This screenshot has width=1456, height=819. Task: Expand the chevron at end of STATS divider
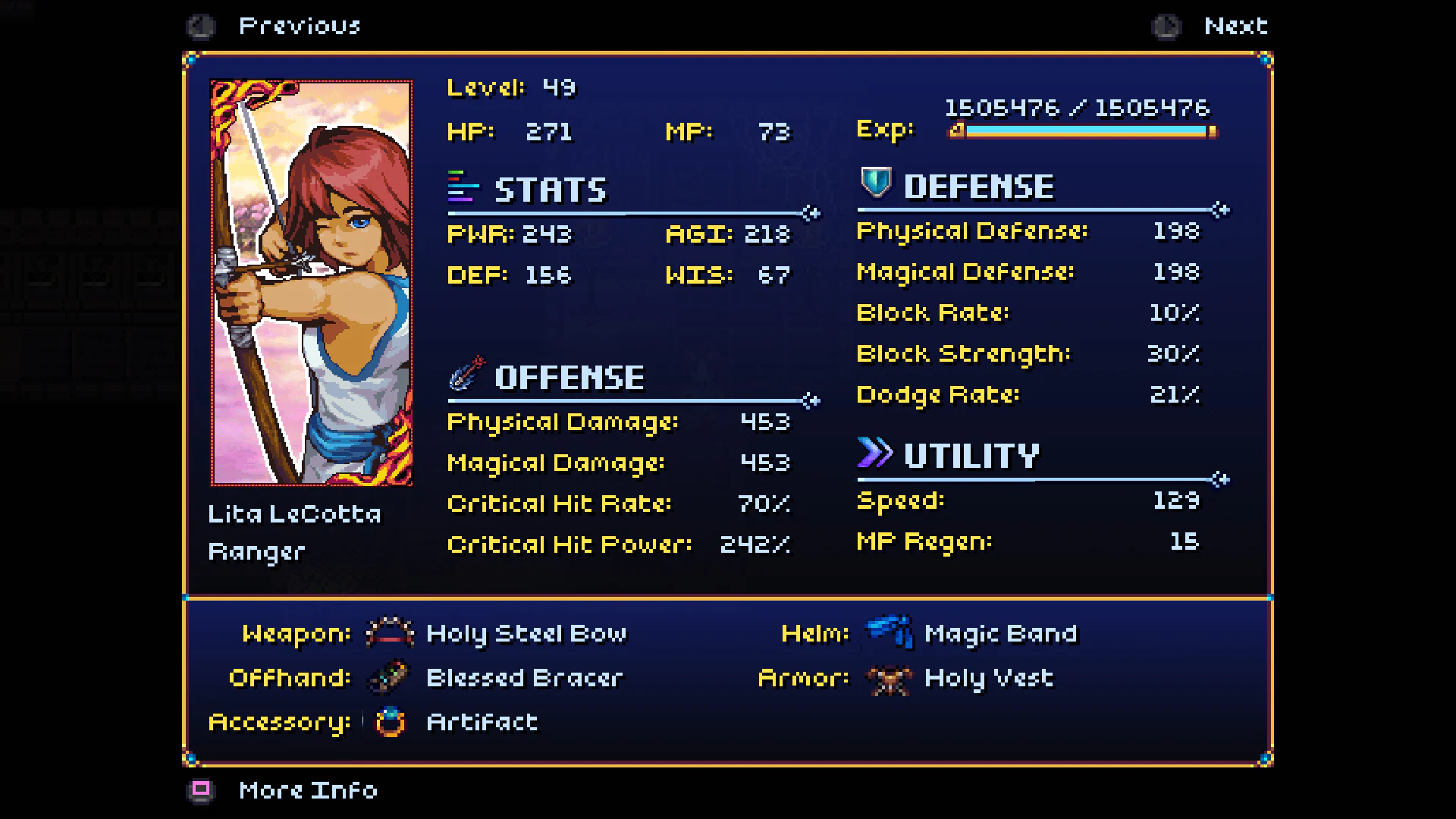pyautogui.click(x=811, y=215)
